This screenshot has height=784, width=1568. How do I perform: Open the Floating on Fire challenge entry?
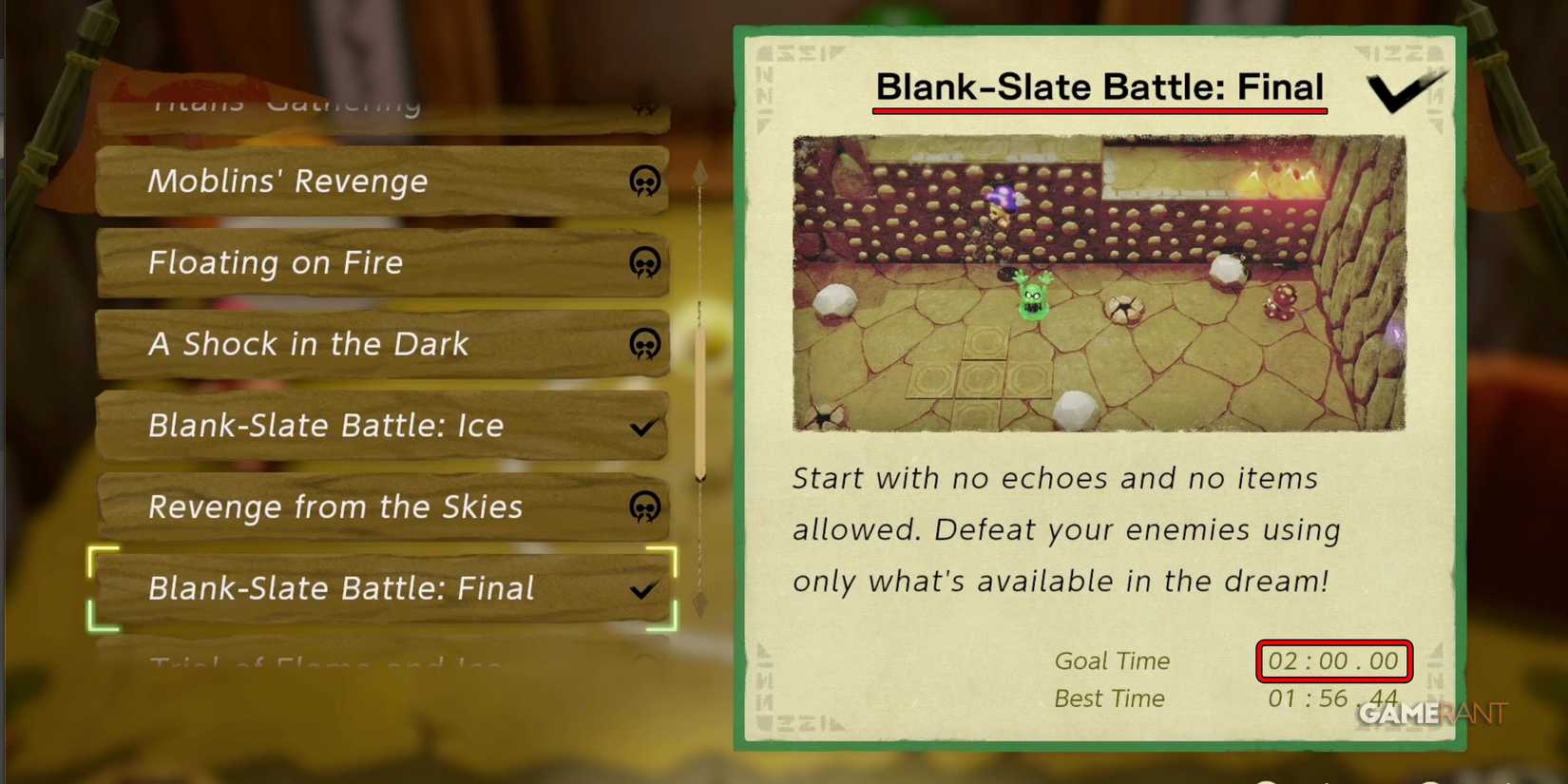333,262
